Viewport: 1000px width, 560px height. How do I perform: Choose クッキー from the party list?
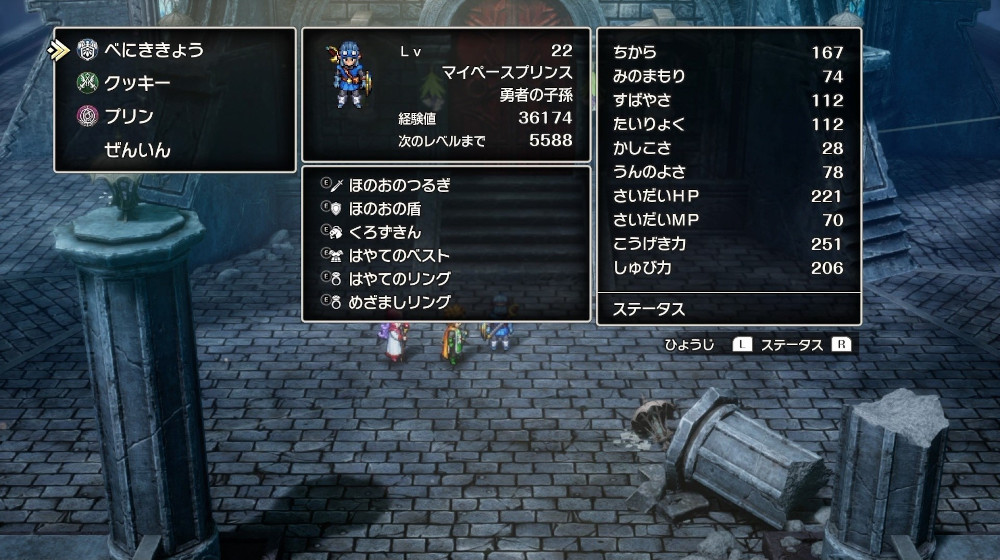click(x=137, y=83)
